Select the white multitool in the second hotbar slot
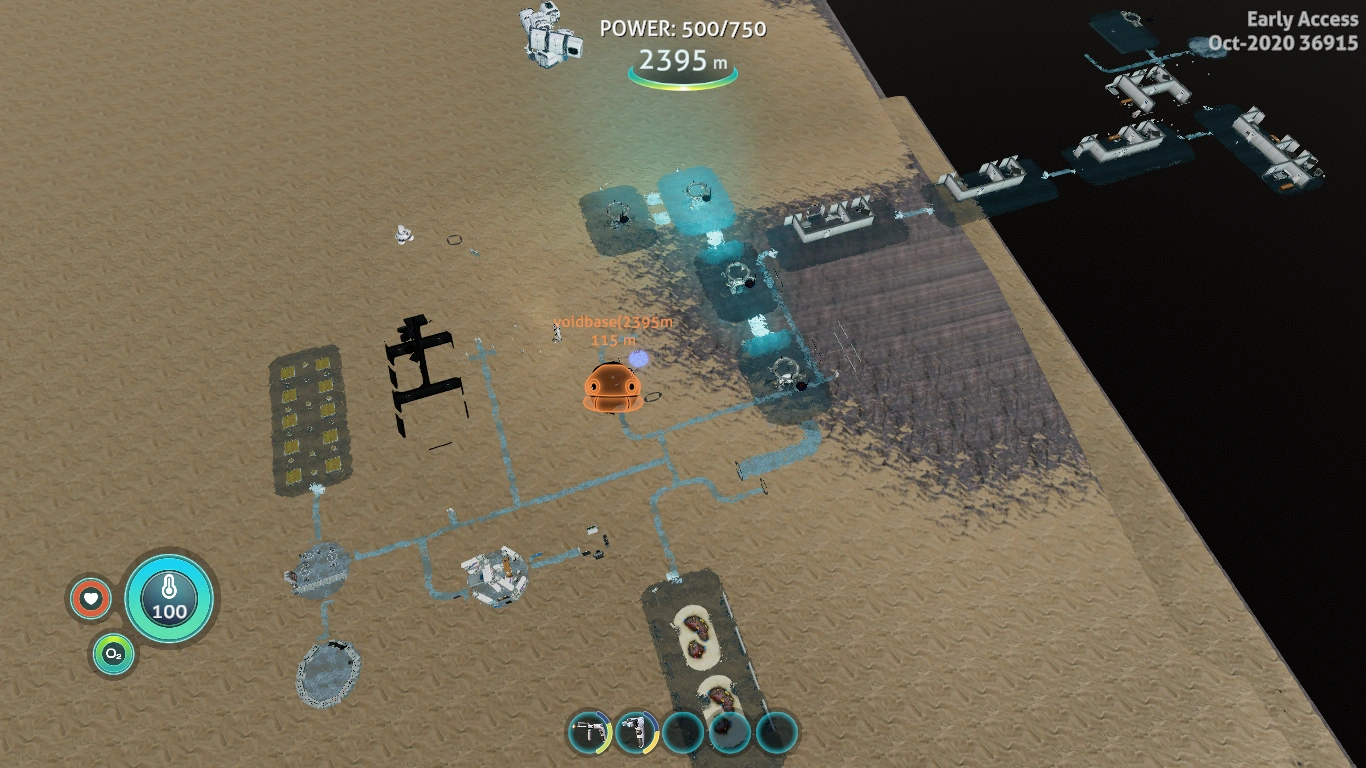 (x=635, y=731)
